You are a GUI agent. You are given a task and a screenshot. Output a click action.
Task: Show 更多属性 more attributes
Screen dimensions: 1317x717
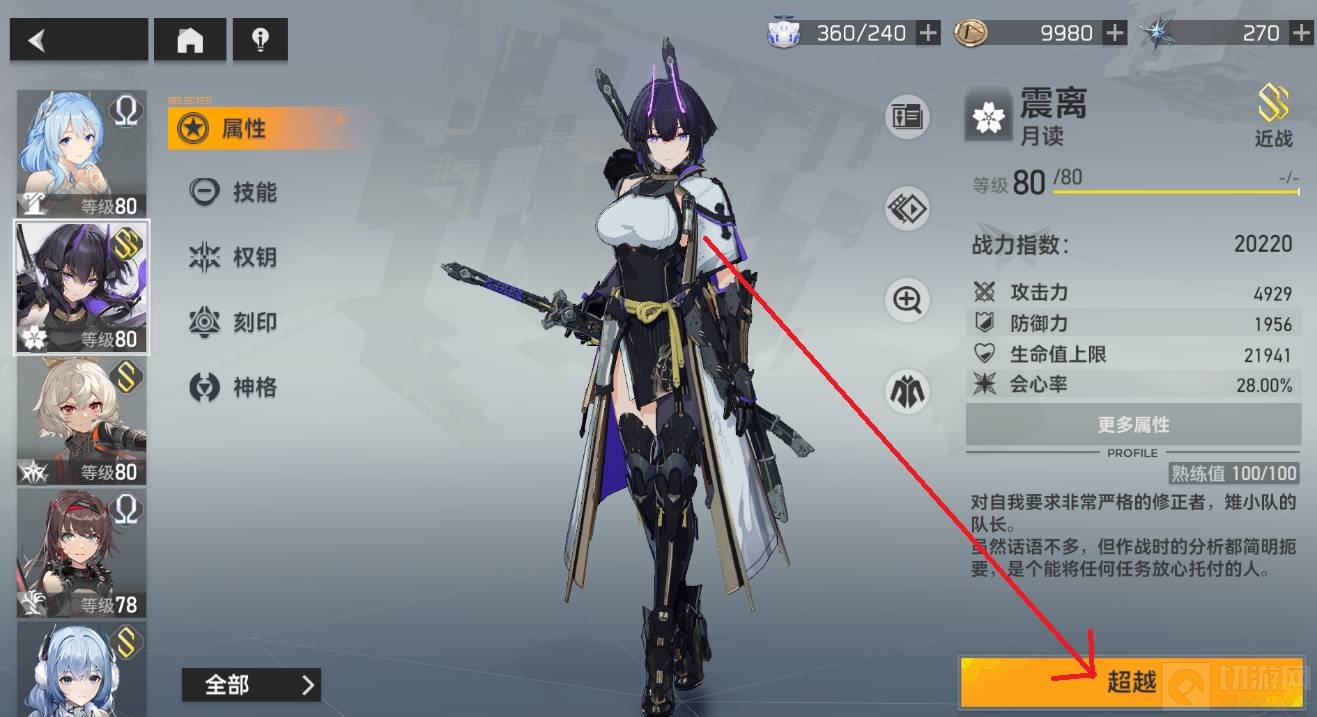pos(1133,425)
